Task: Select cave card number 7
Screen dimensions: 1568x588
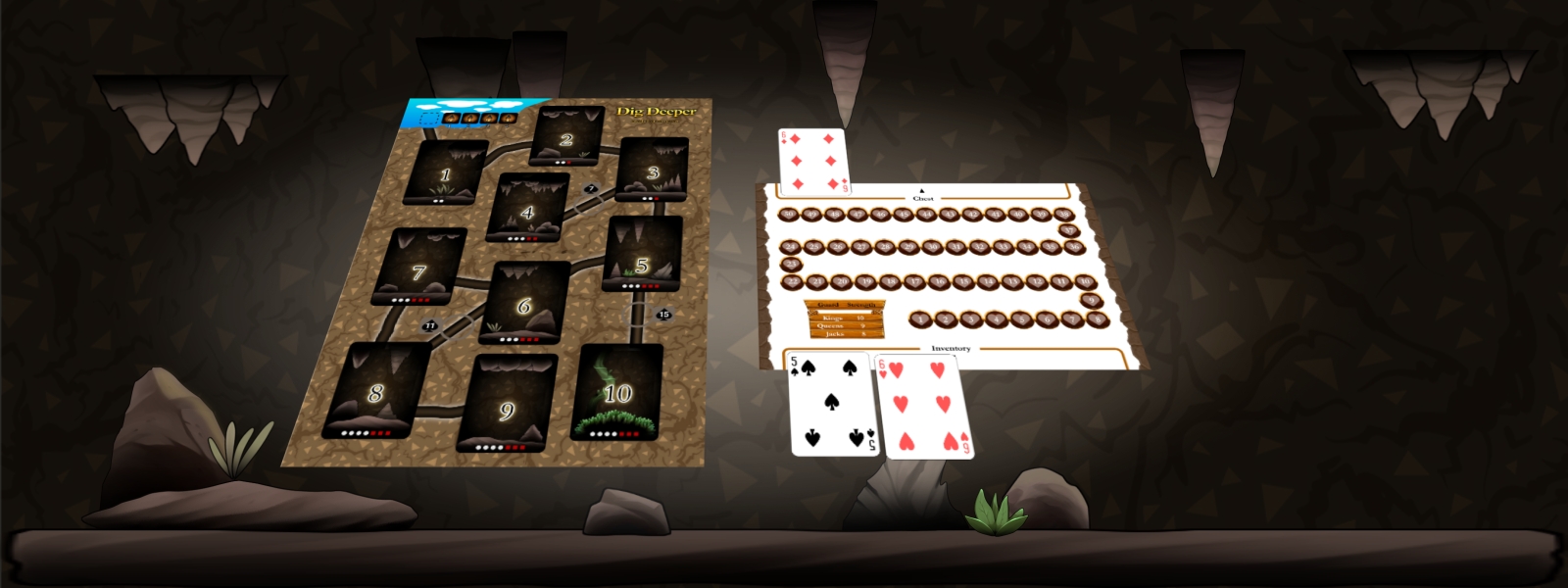Action: [419, 268]
